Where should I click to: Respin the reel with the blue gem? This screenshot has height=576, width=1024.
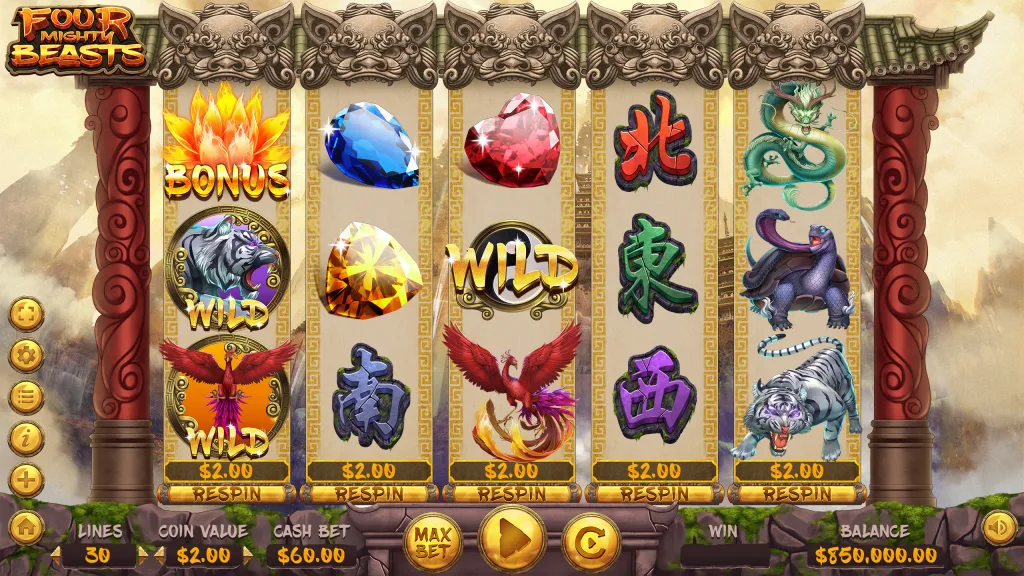[x=370, y=493]
